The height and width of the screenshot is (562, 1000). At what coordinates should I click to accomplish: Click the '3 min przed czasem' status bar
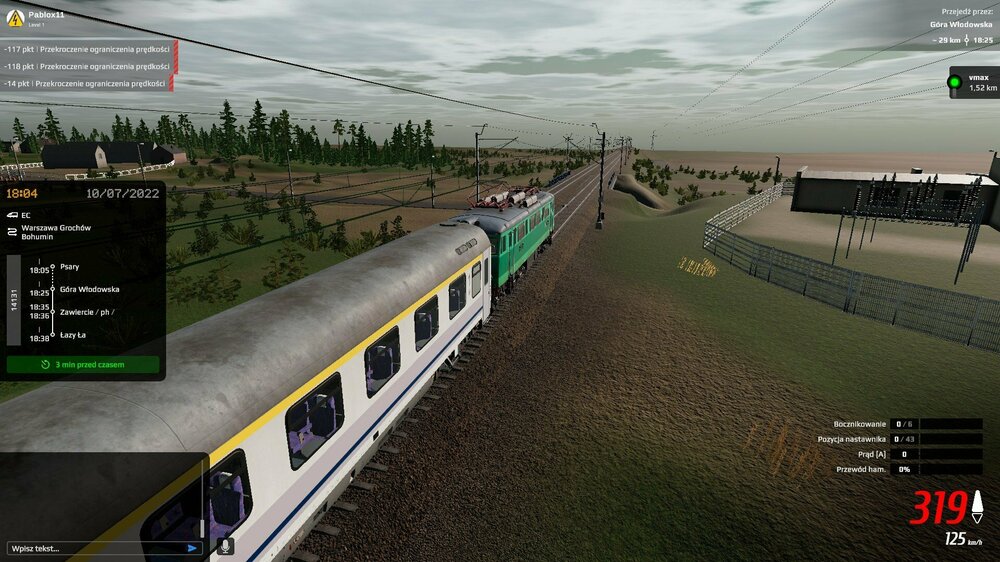(83, 365)
